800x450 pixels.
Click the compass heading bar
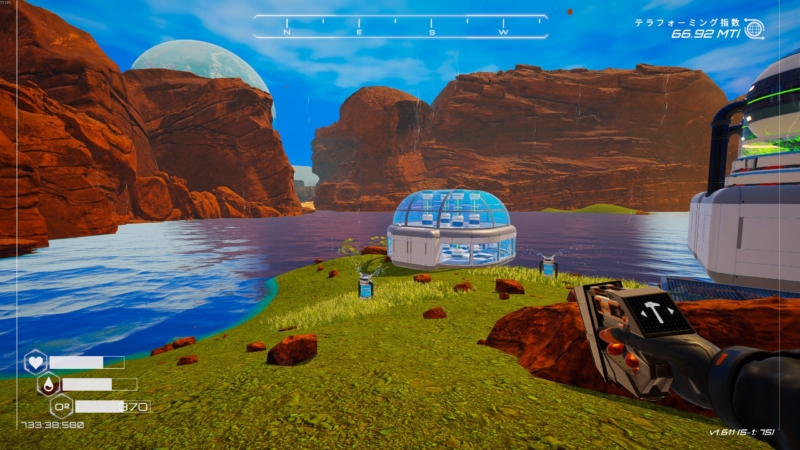point(400,27)
